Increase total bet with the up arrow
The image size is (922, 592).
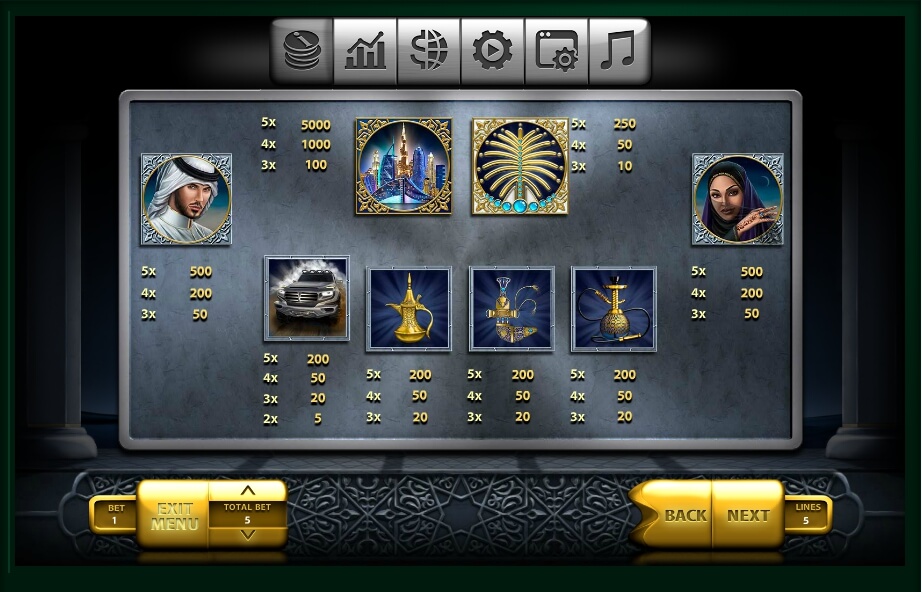248,491
